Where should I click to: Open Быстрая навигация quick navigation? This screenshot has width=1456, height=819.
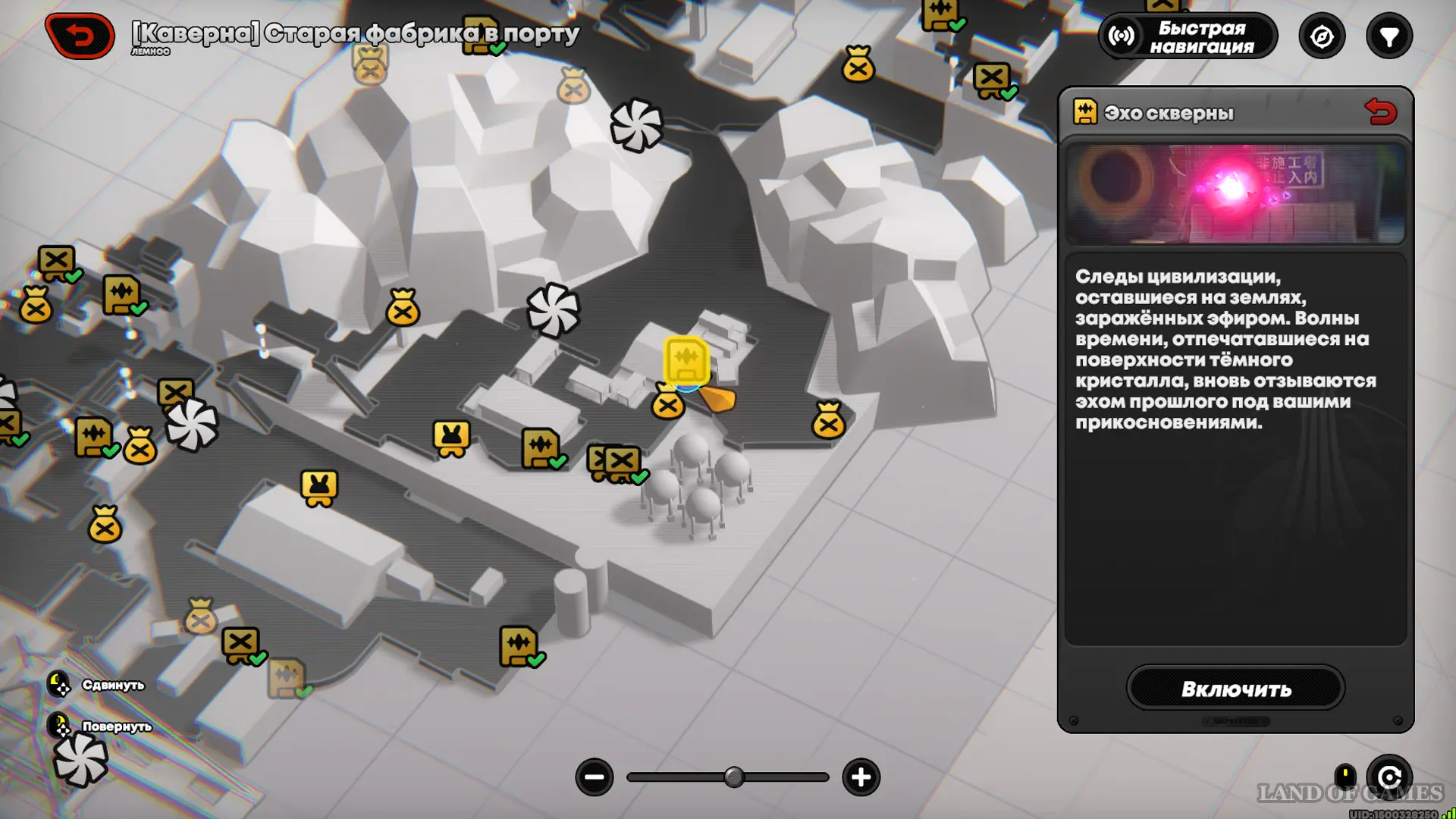tap(1188, 36)
